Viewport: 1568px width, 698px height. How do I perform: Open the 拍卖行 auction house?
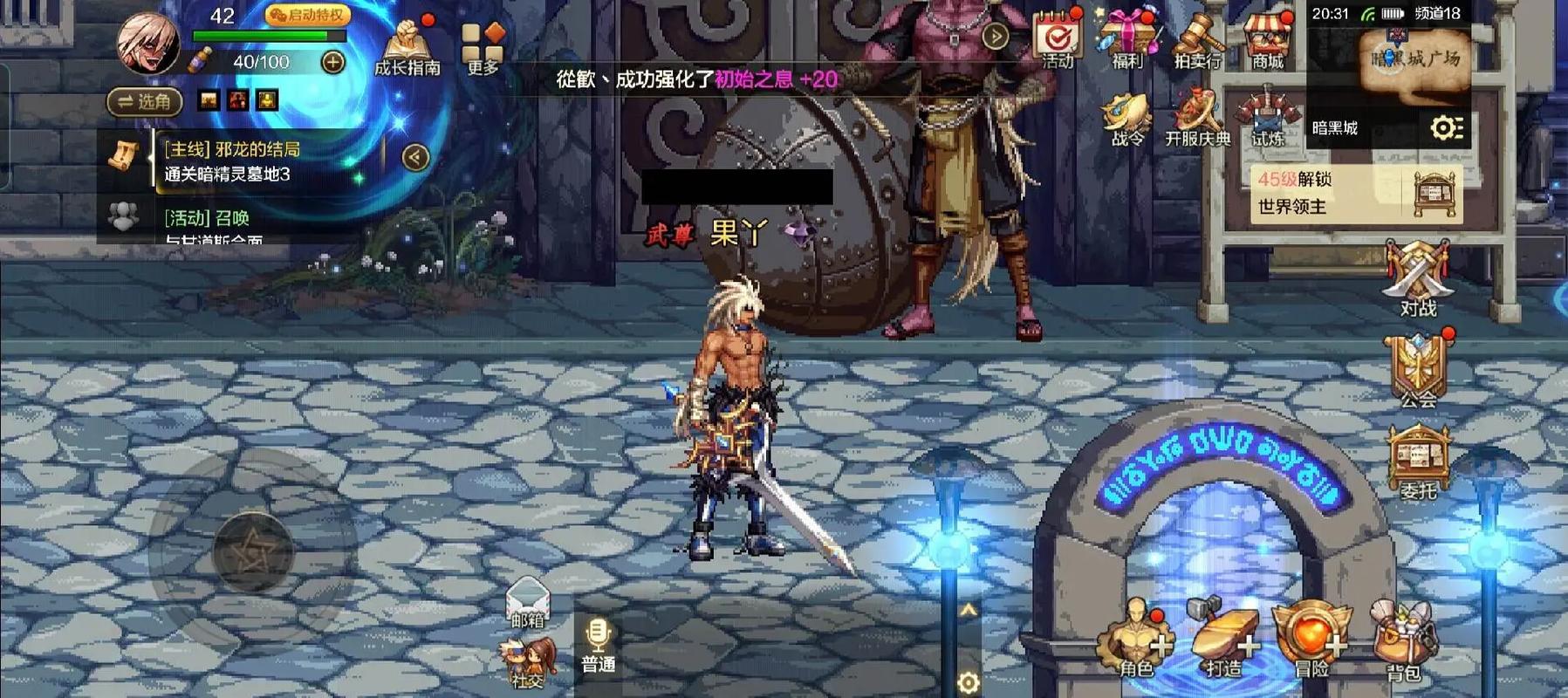(x=1197, y=38)
